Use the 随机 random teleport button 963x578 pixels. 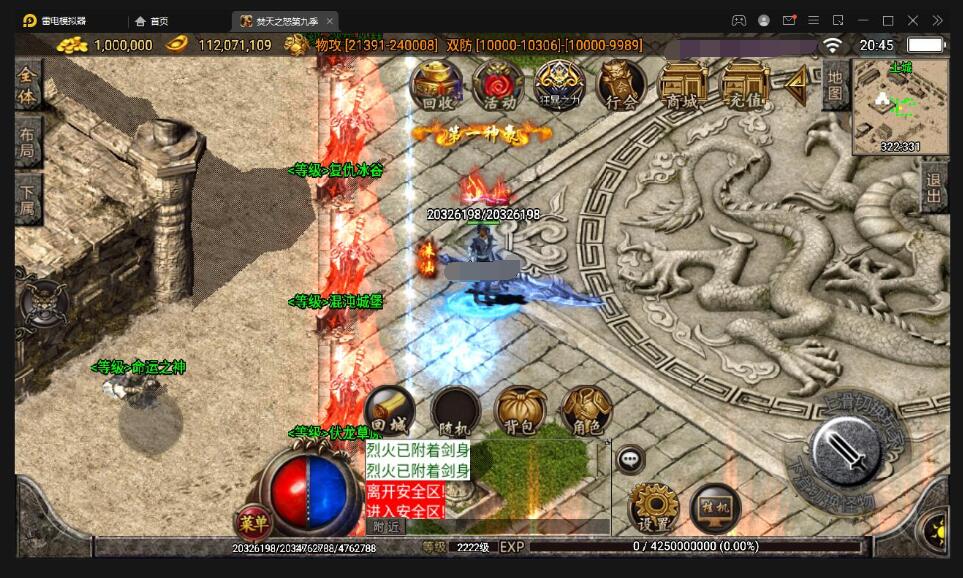click(x=455, y=411)
